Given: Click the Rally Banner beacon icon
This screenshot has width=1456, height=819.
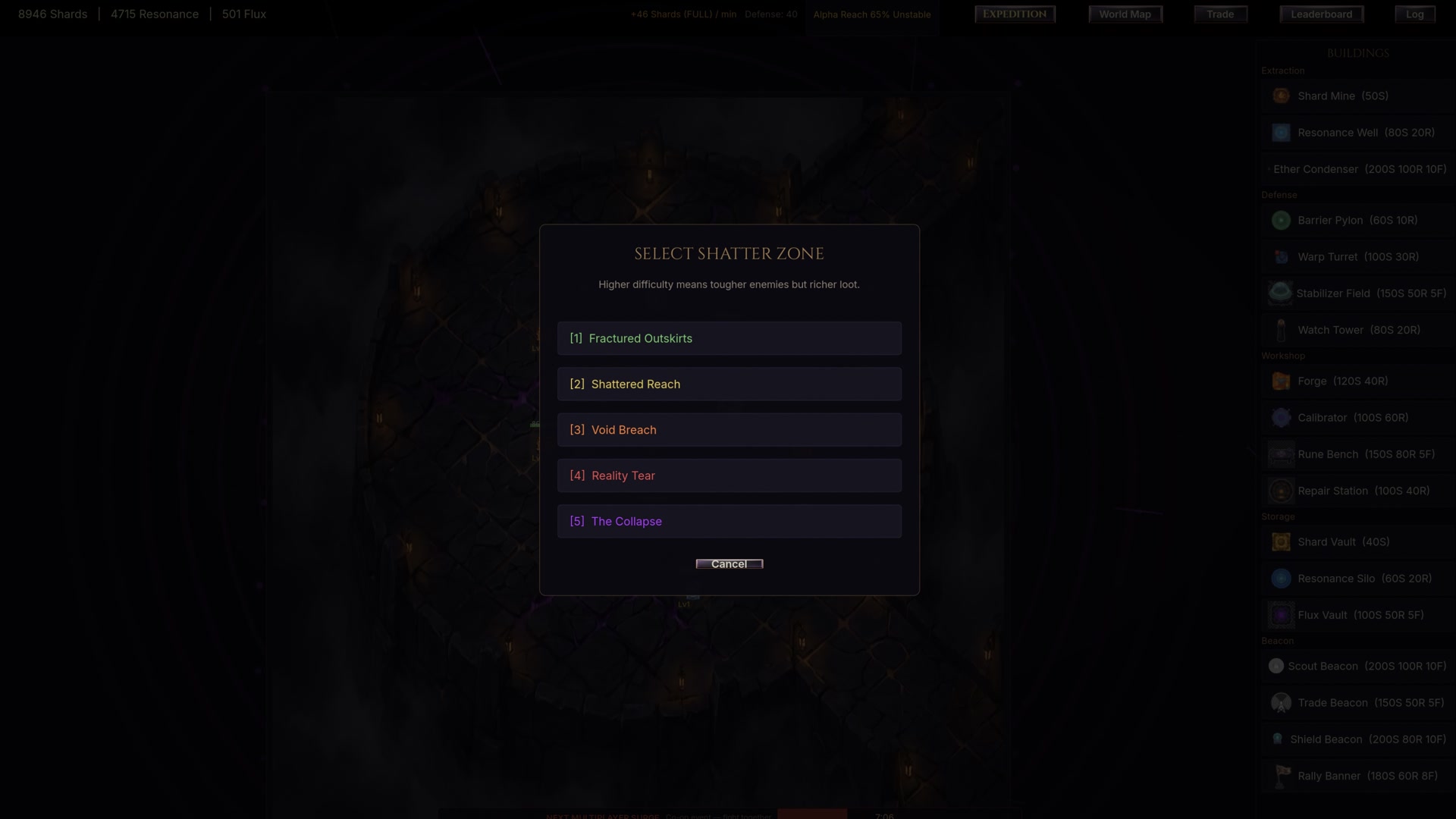Looking at the screenshot, I should tap(1282, 776).
